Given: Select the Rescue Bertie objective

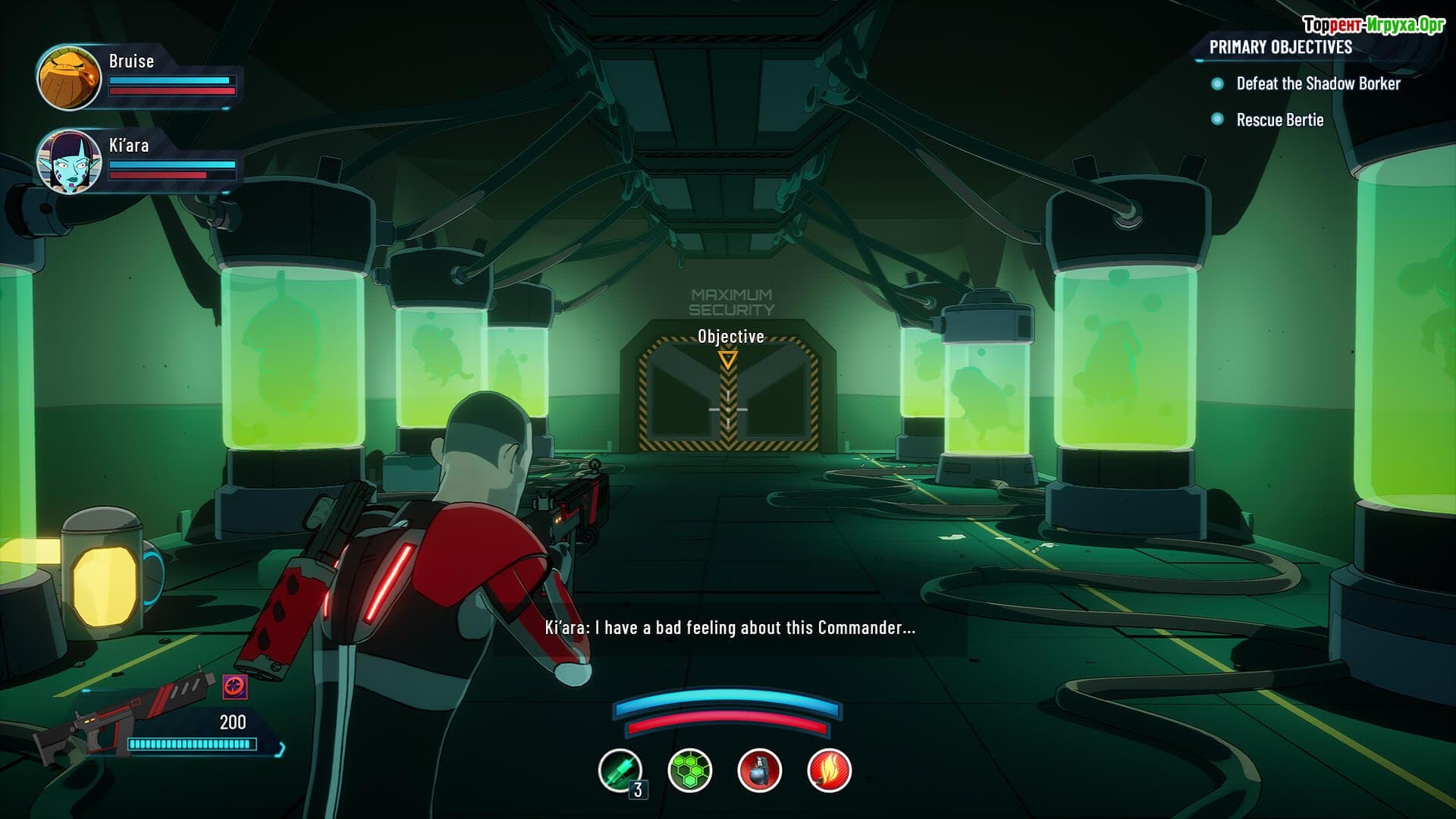Looking at the screenshot, I should (1279, 120).
